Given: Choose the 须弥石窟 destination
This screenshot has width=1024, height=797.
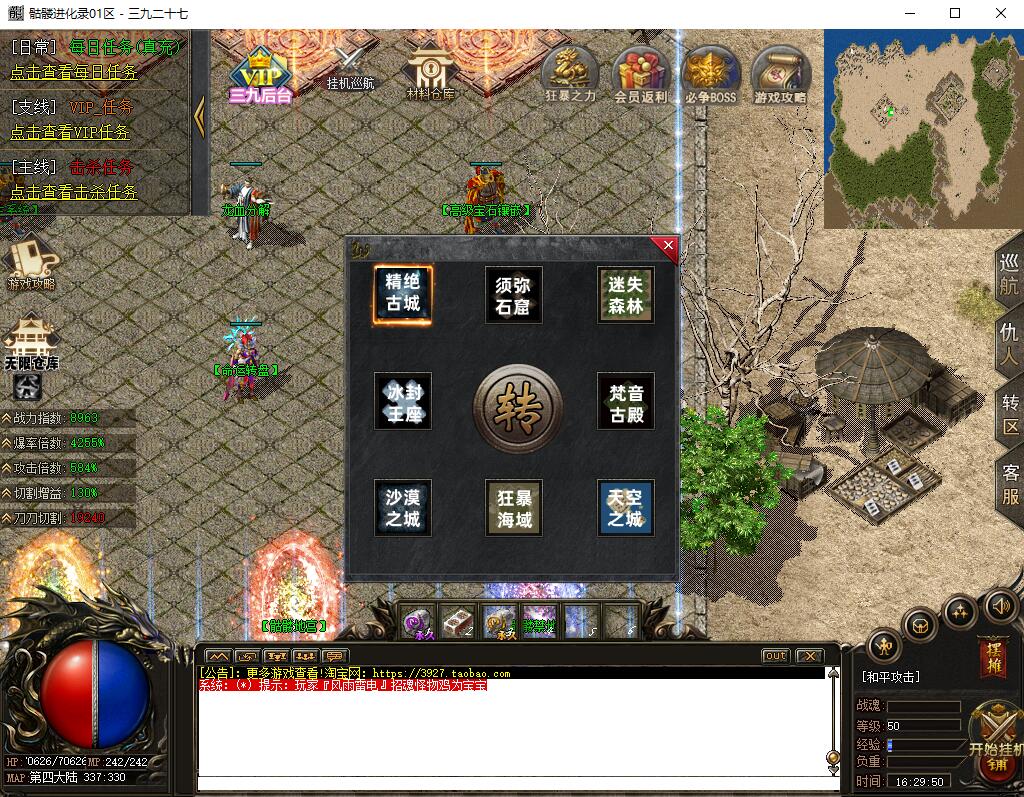Looking at the screenshot, I should click(514, 294).
